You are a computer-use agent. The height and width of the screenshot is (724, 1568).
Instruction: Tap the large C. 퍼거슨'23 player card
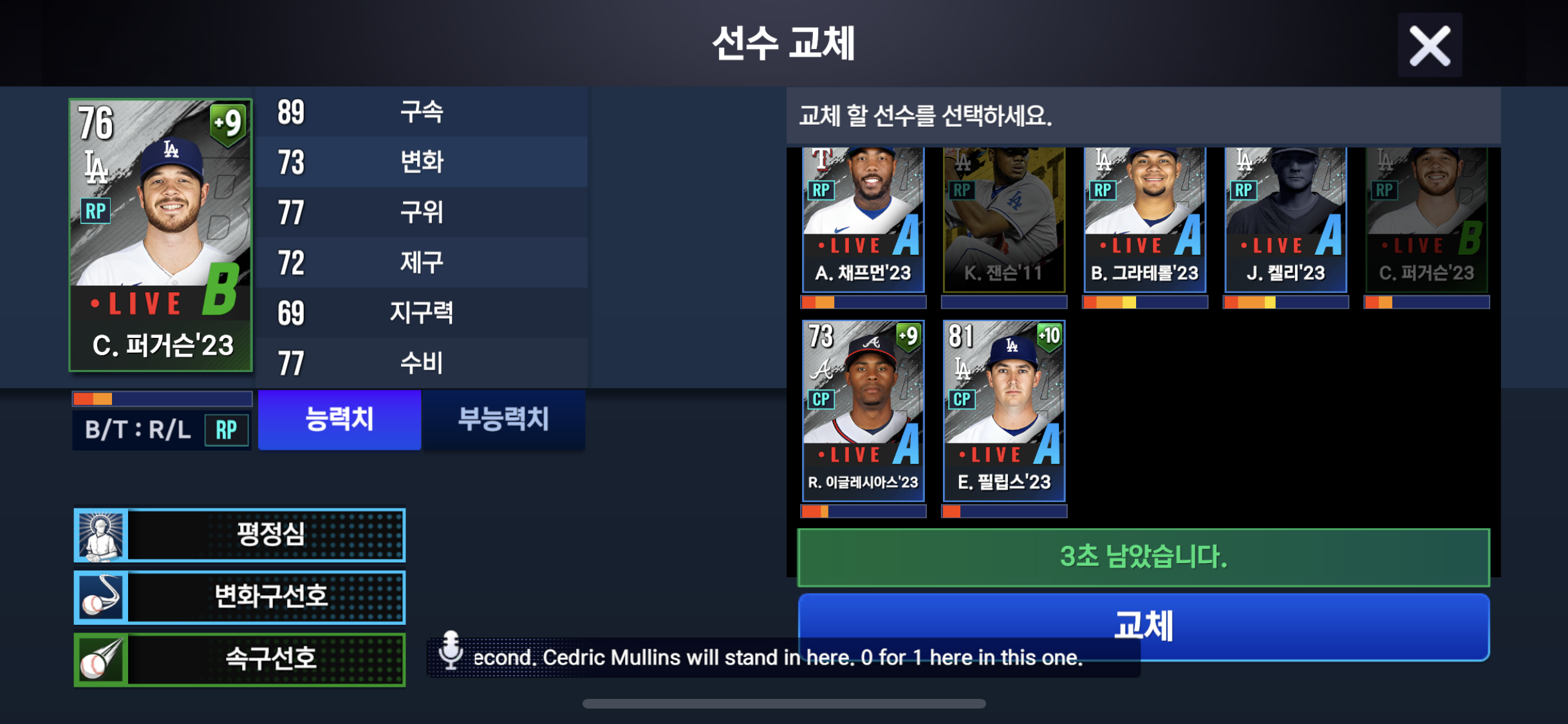point(161,236)
